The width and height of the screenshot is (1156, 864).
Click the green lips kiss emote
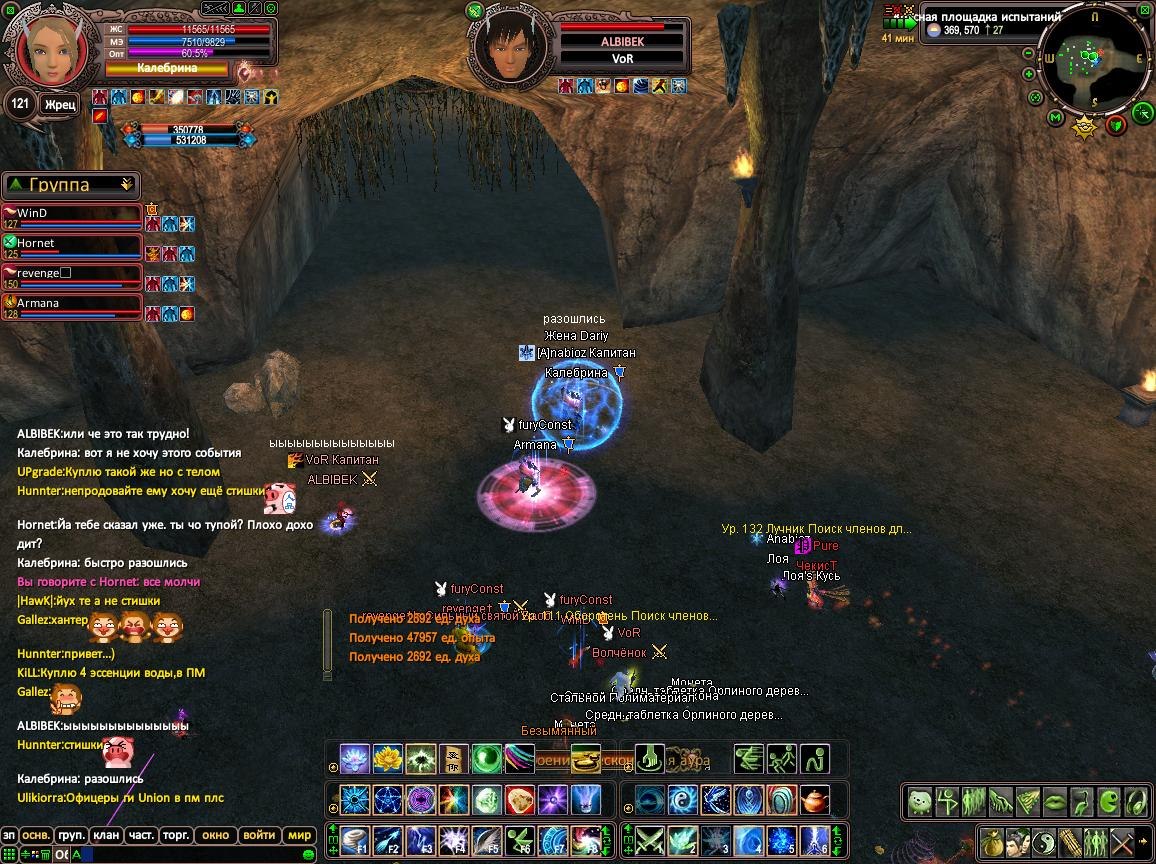point(1056,801)
